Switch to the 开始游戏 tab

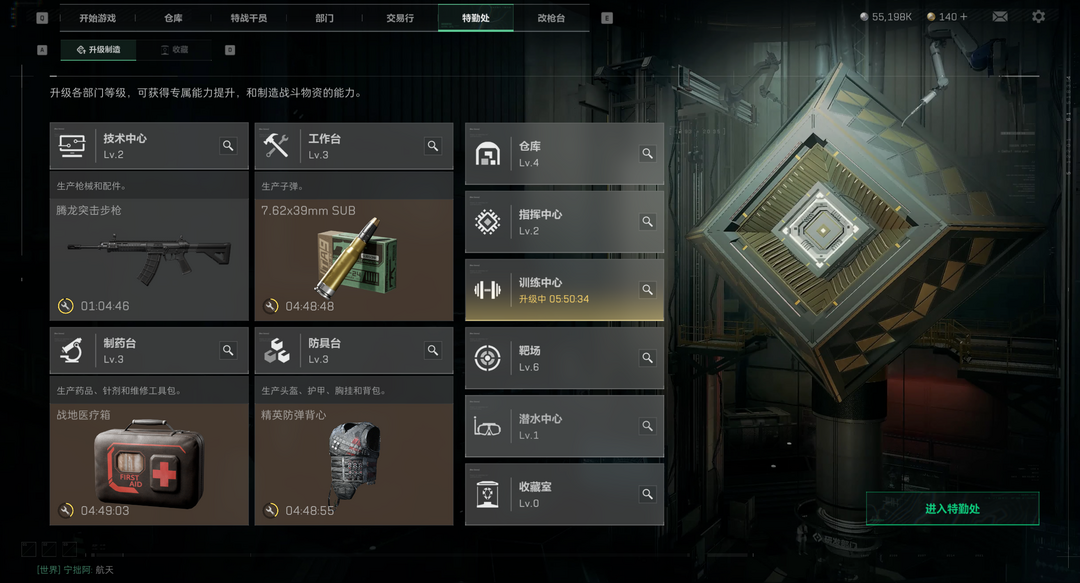(x=98, y=18)
